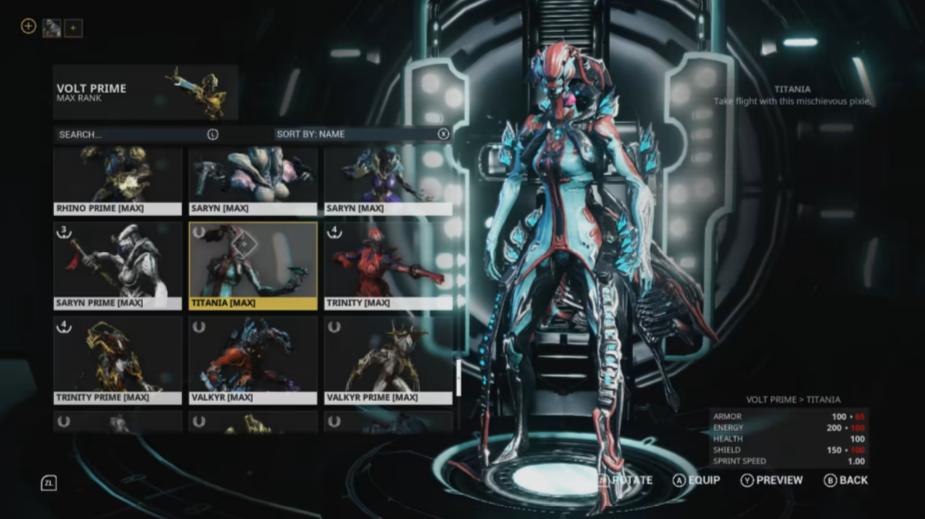Select the Trinity [MAX] warframe tile
The image size is (925, 519).
[x=388, y=265]
